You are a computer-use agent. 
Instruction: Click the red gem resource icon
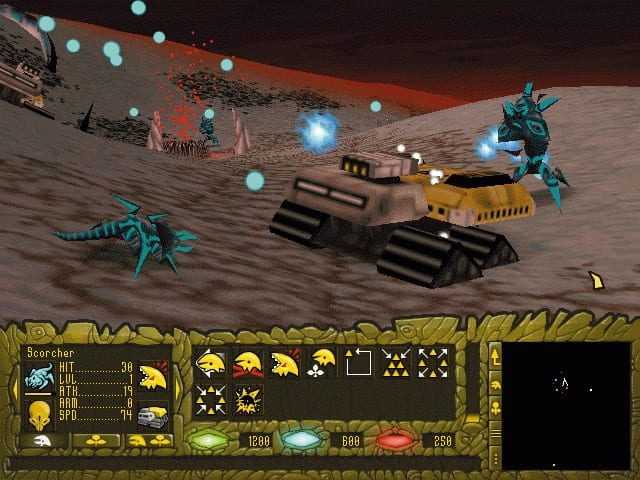[x=393, y=440]
